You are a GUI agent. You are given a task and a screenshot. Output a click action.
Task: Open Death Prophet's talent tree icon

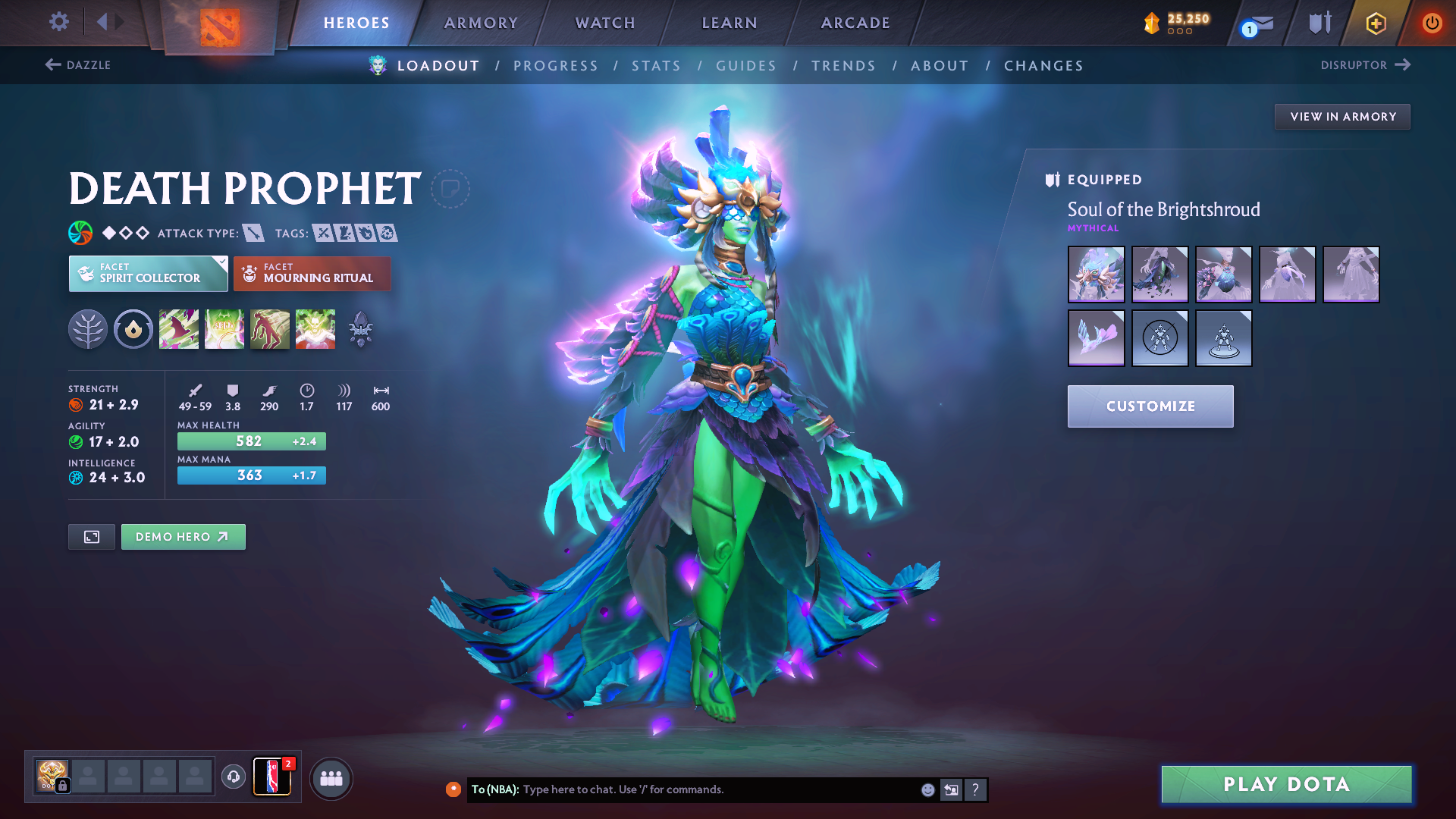(x=88, y=329)
